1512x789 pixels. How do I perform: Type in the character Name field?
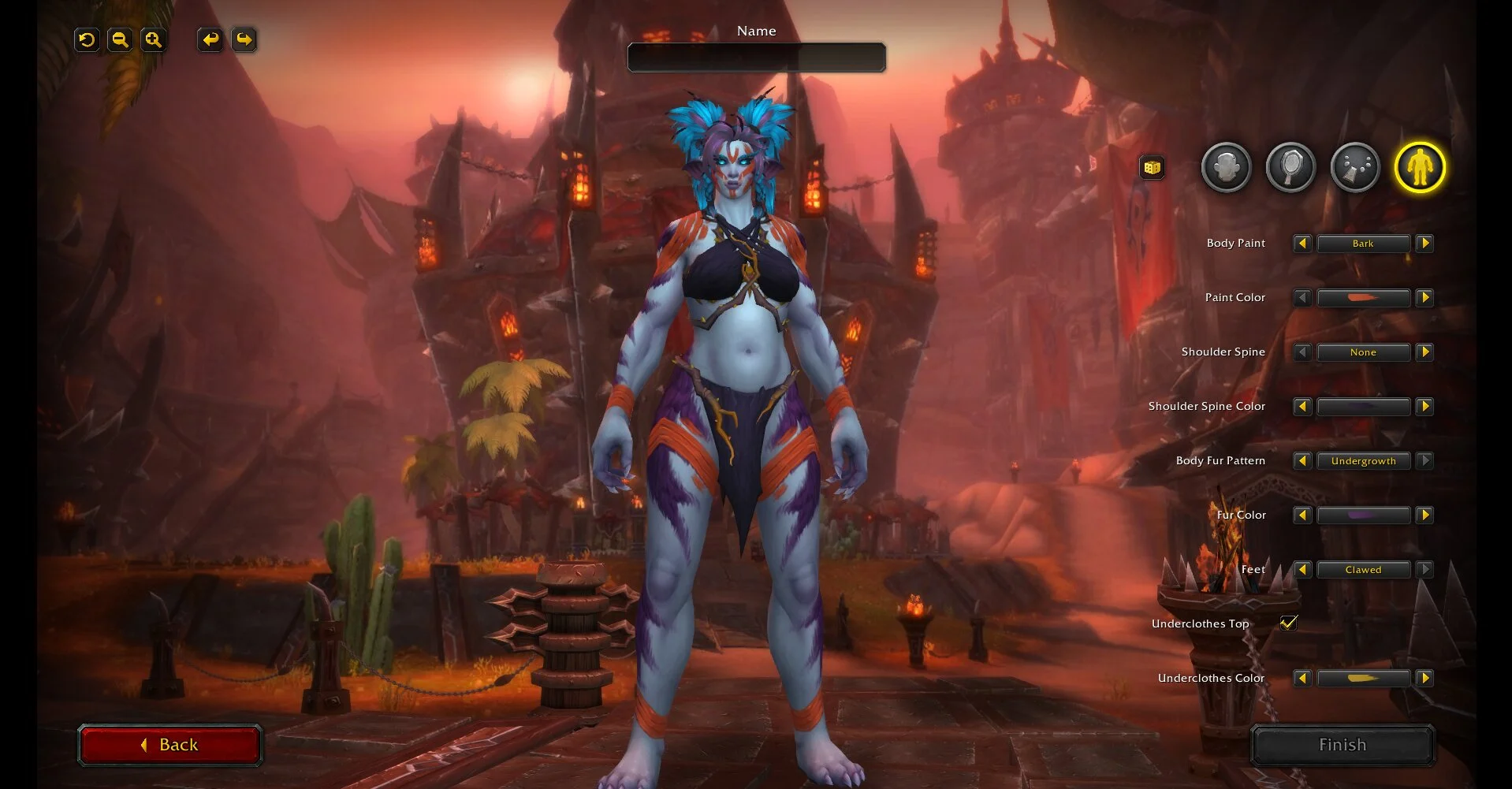pyautogui.click(x=756, y=58)
